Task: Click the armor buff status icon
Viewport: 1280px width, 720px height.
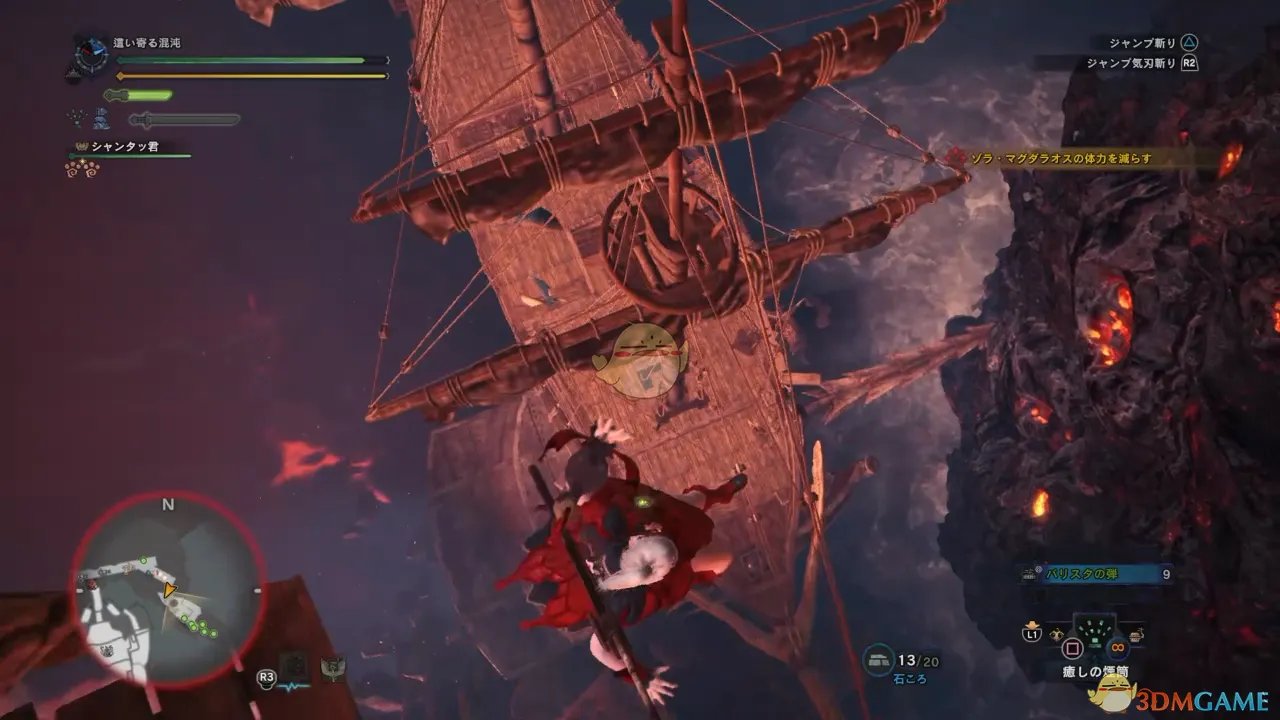Action: click(102, 120)
